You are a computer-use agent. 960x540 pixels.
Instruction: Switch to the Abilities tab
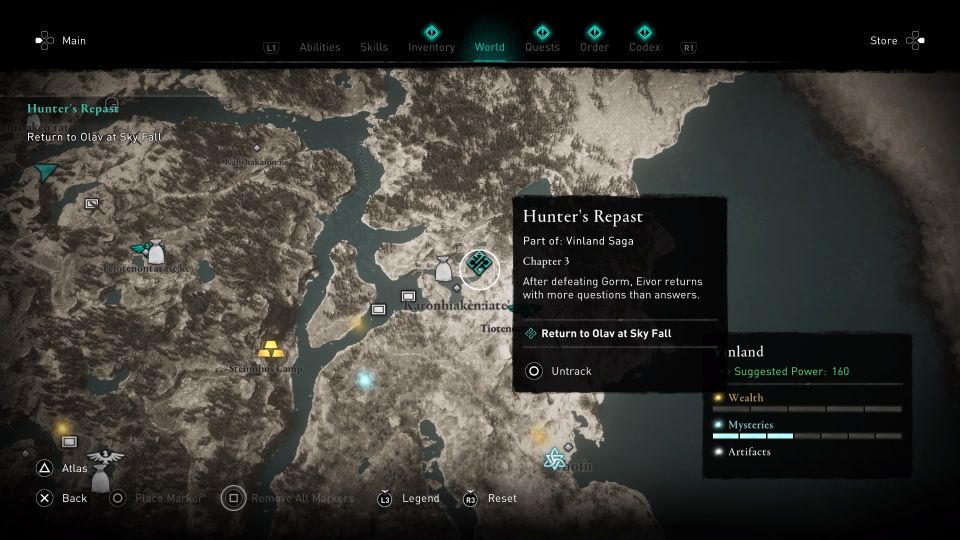coord(320,47)
